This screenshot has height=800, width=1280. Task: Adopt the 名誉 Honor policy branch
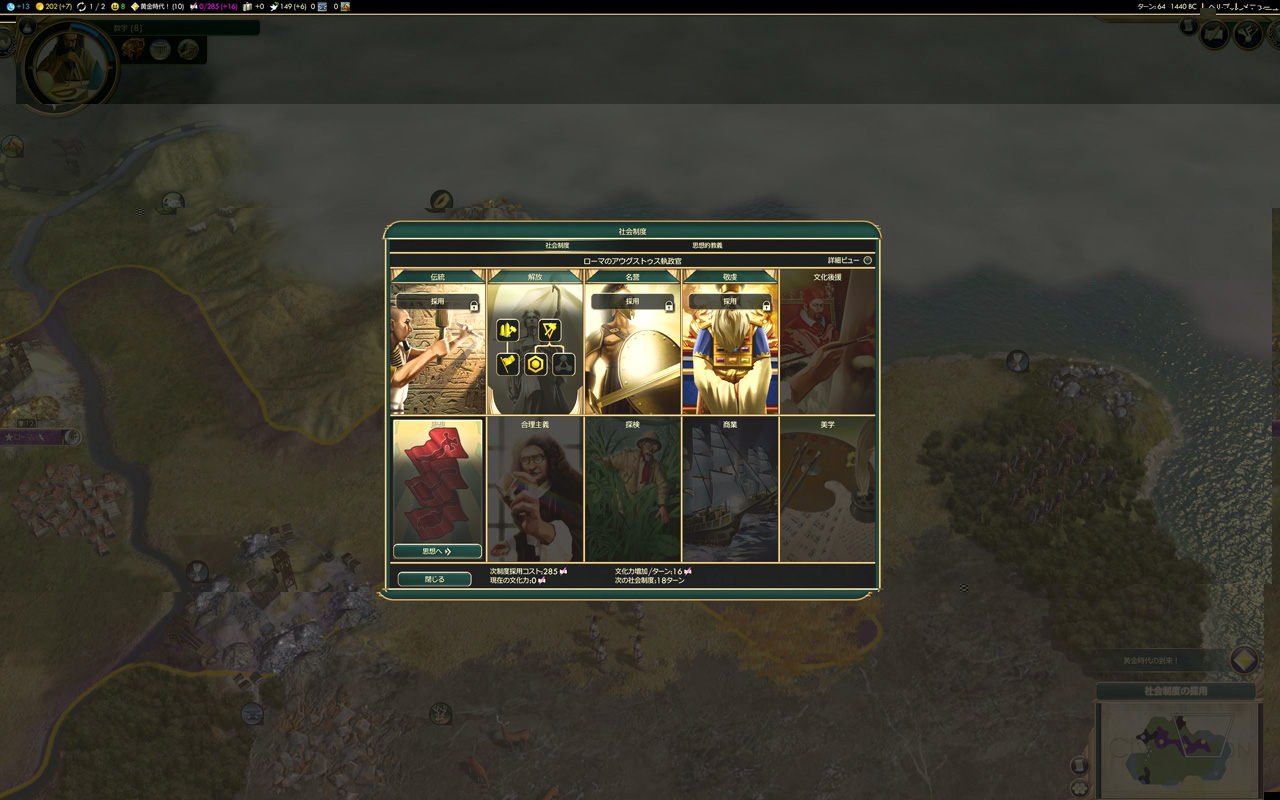[x=632, y=301]
